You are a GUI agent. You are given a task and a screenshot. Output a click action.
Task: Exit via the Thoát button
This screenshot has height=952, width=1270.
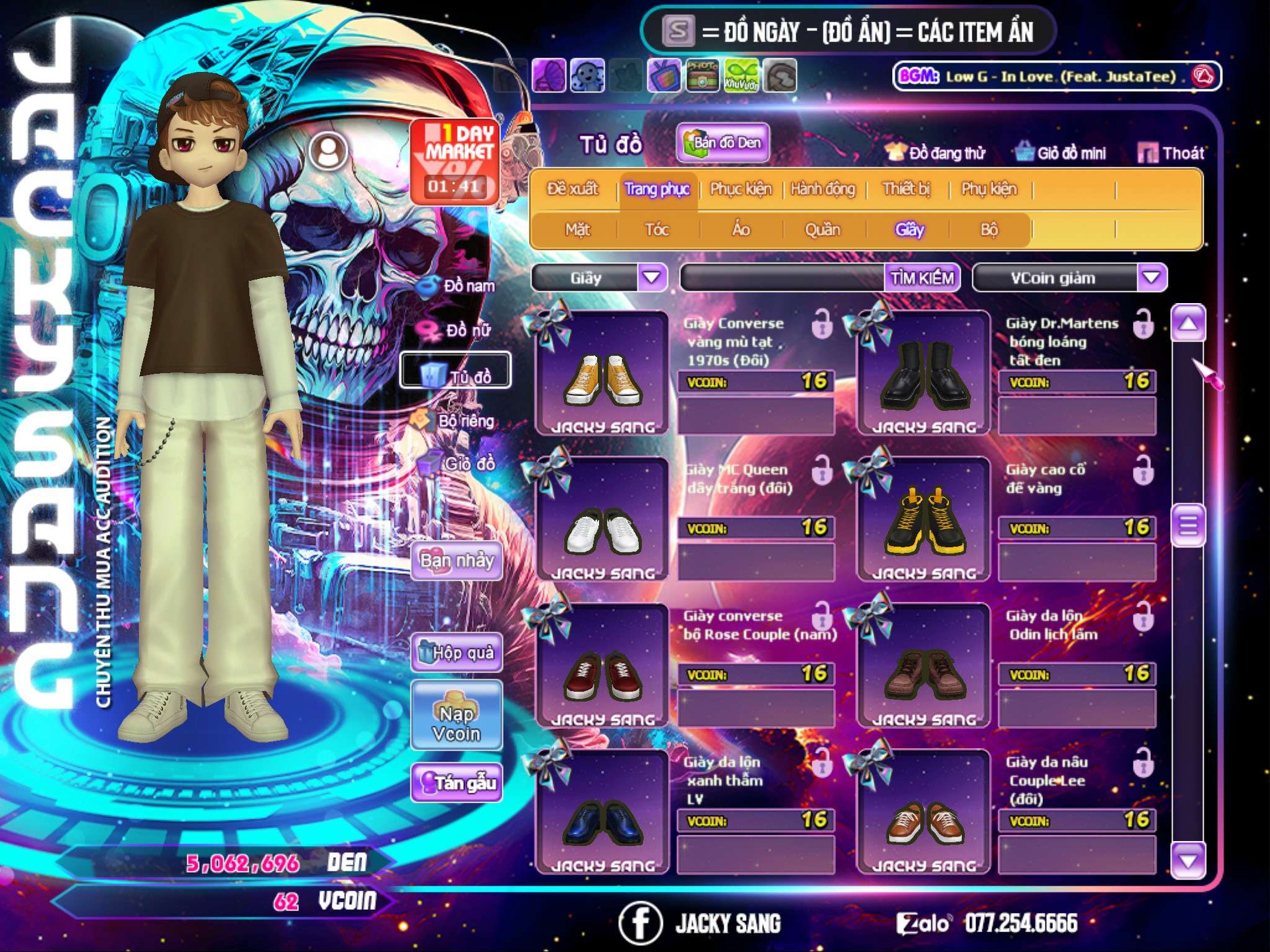coord(1171,153)
